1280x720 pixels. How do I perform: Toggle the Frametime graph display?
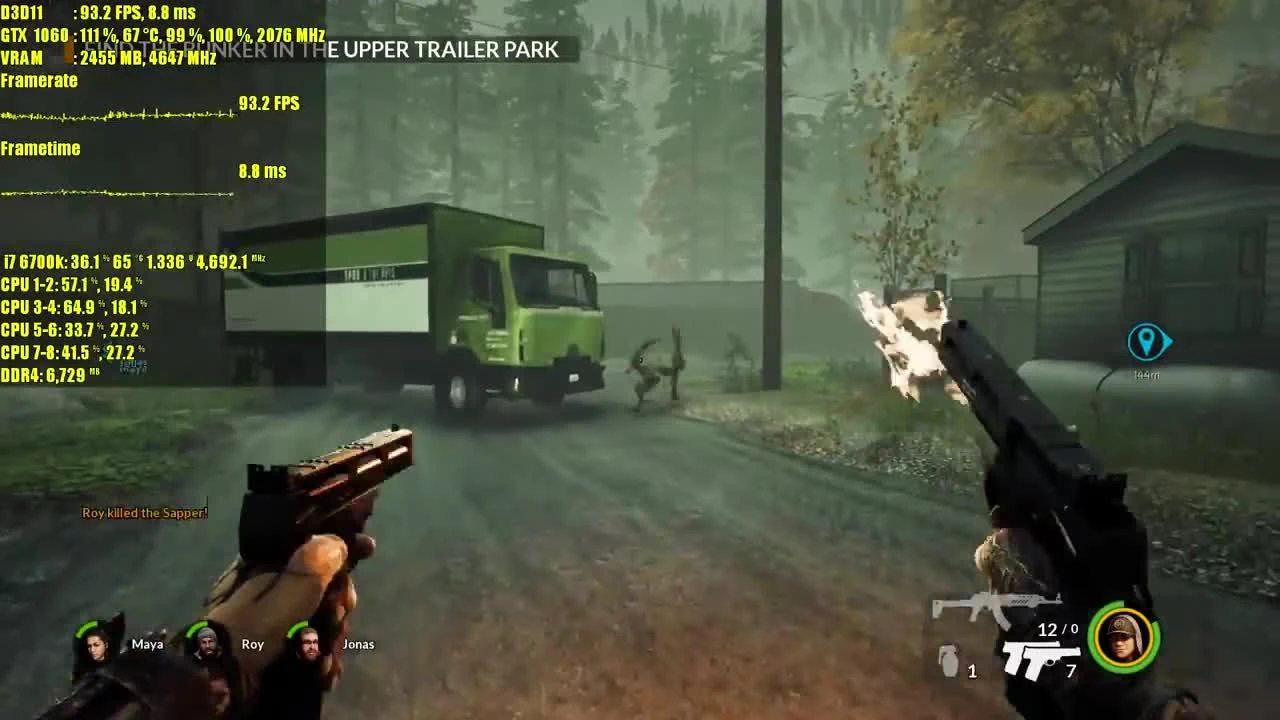coord(41,148)
